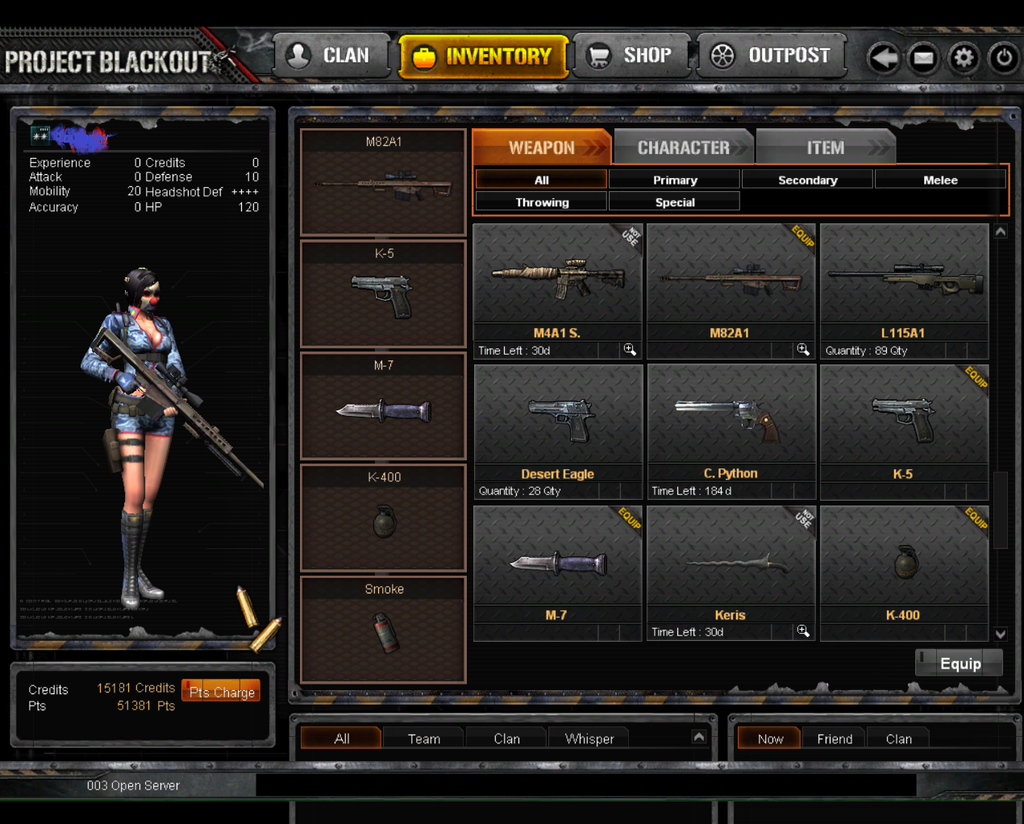The height and width of the screenshot is (824, 1024).
Task: Open the Outpost menu
Action: [770, 56]
